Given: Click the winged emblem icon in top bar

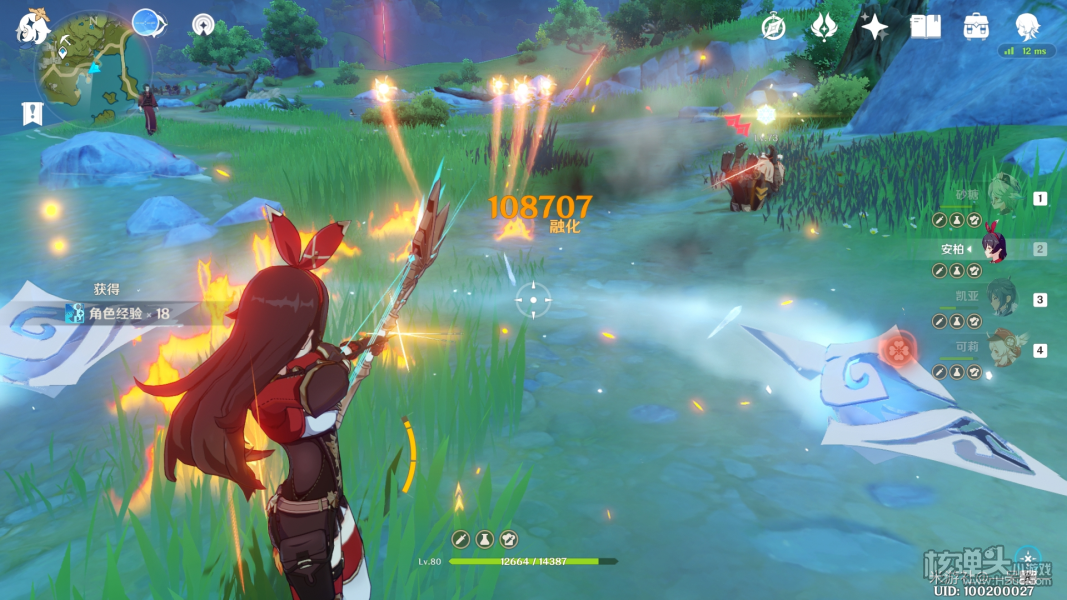Looking at the screenshot, I should (823, 27).
